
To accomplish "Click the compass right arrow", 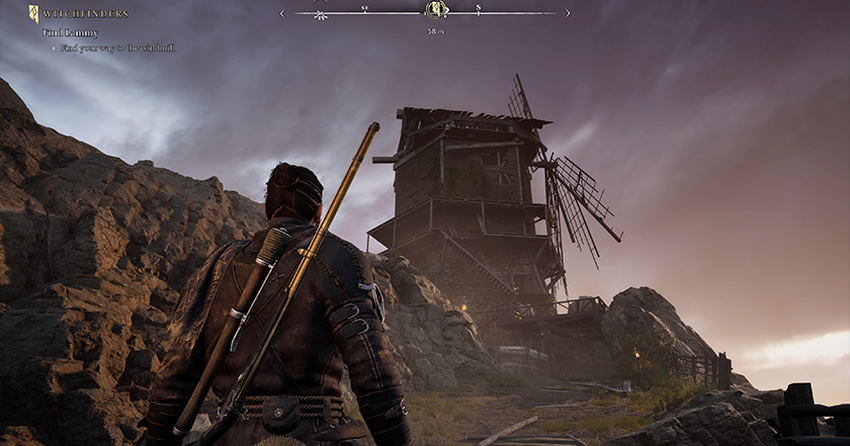I will click(568, 13).
